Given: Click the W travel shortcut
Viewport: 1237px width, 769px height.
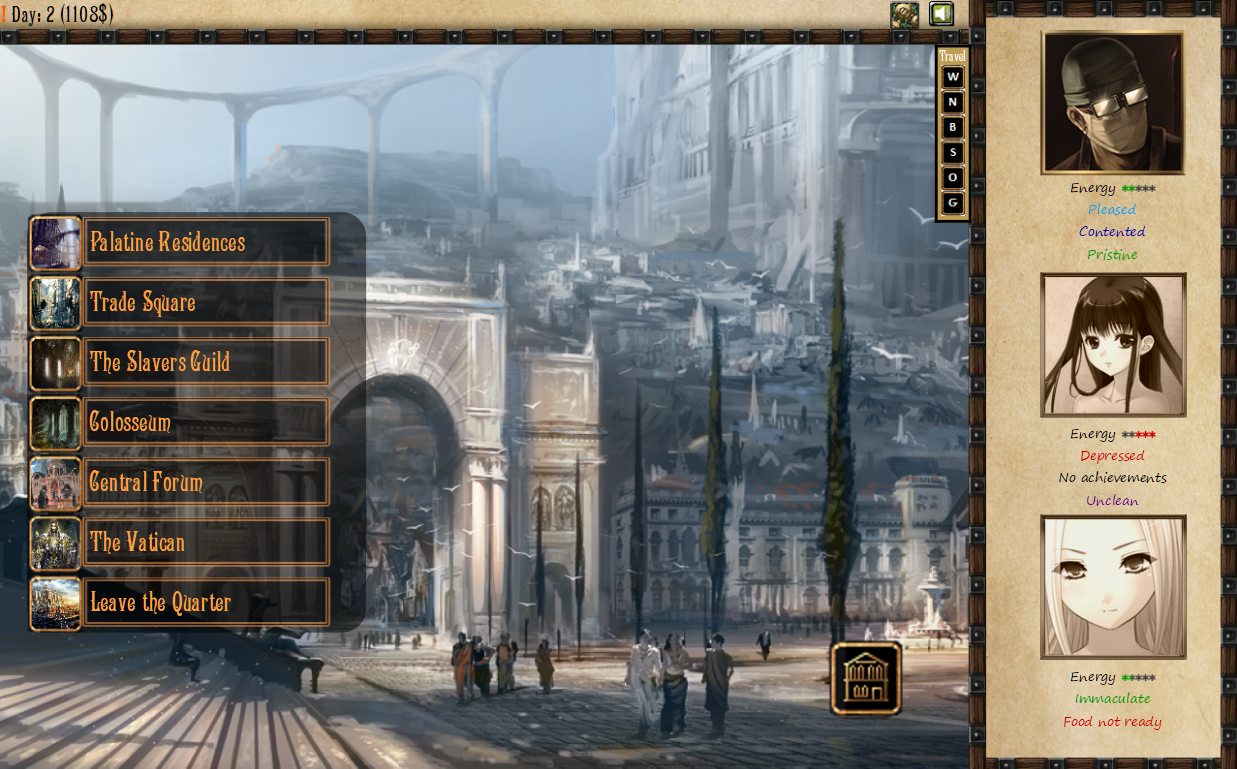Looking at the screenshot, I should point(953,77).
